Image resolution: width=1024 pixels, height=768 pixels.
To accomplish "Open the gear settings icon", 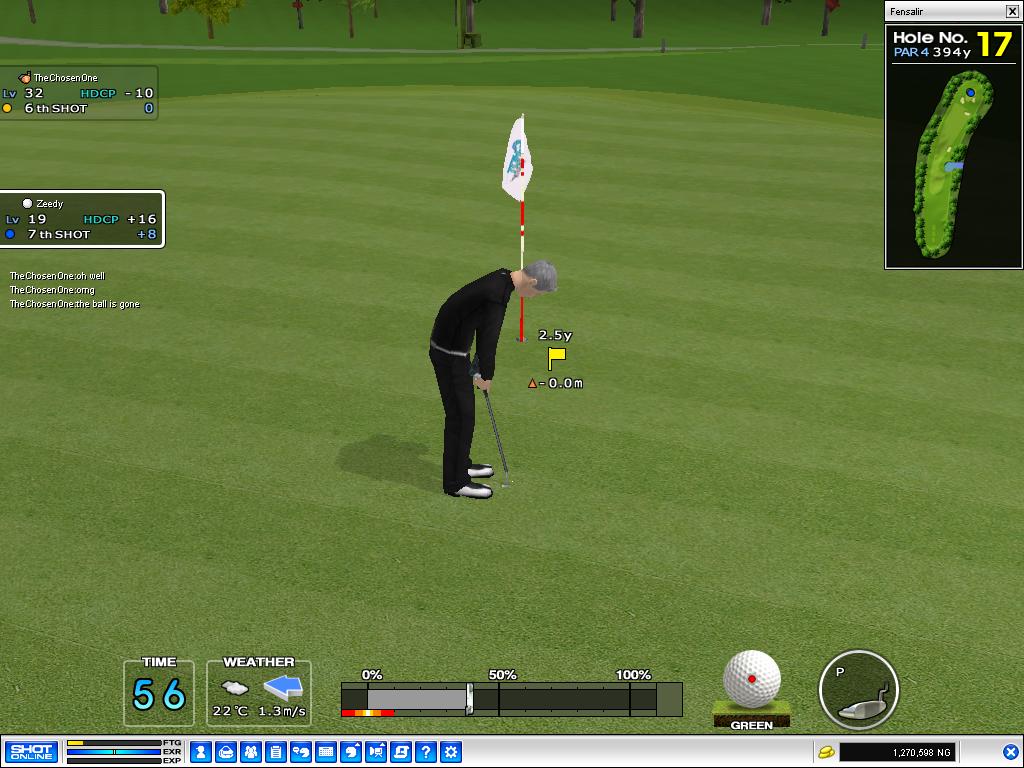I will coord(451,751).
